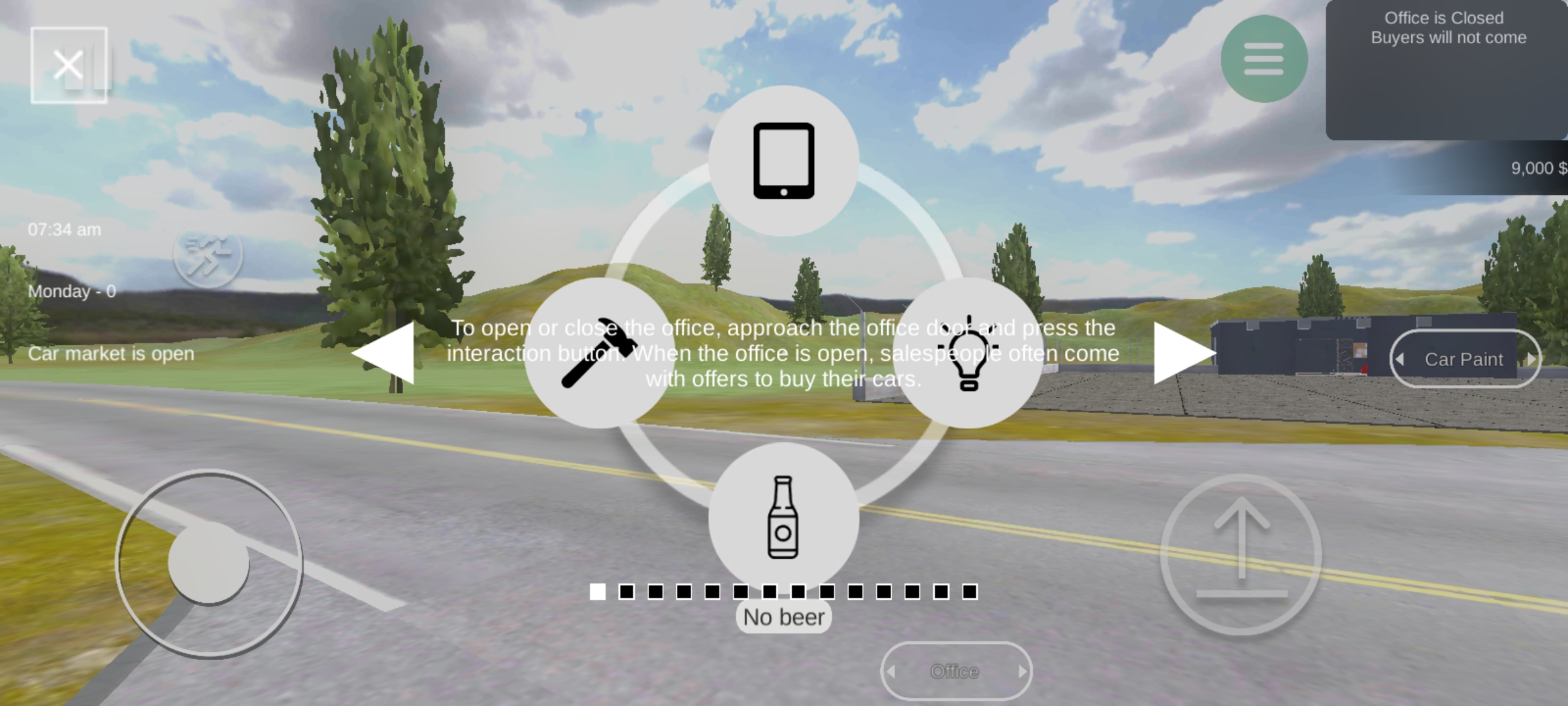Click the left arrow on Office selector
This screenshot has height=706, width=1568.
click(891, 671)
